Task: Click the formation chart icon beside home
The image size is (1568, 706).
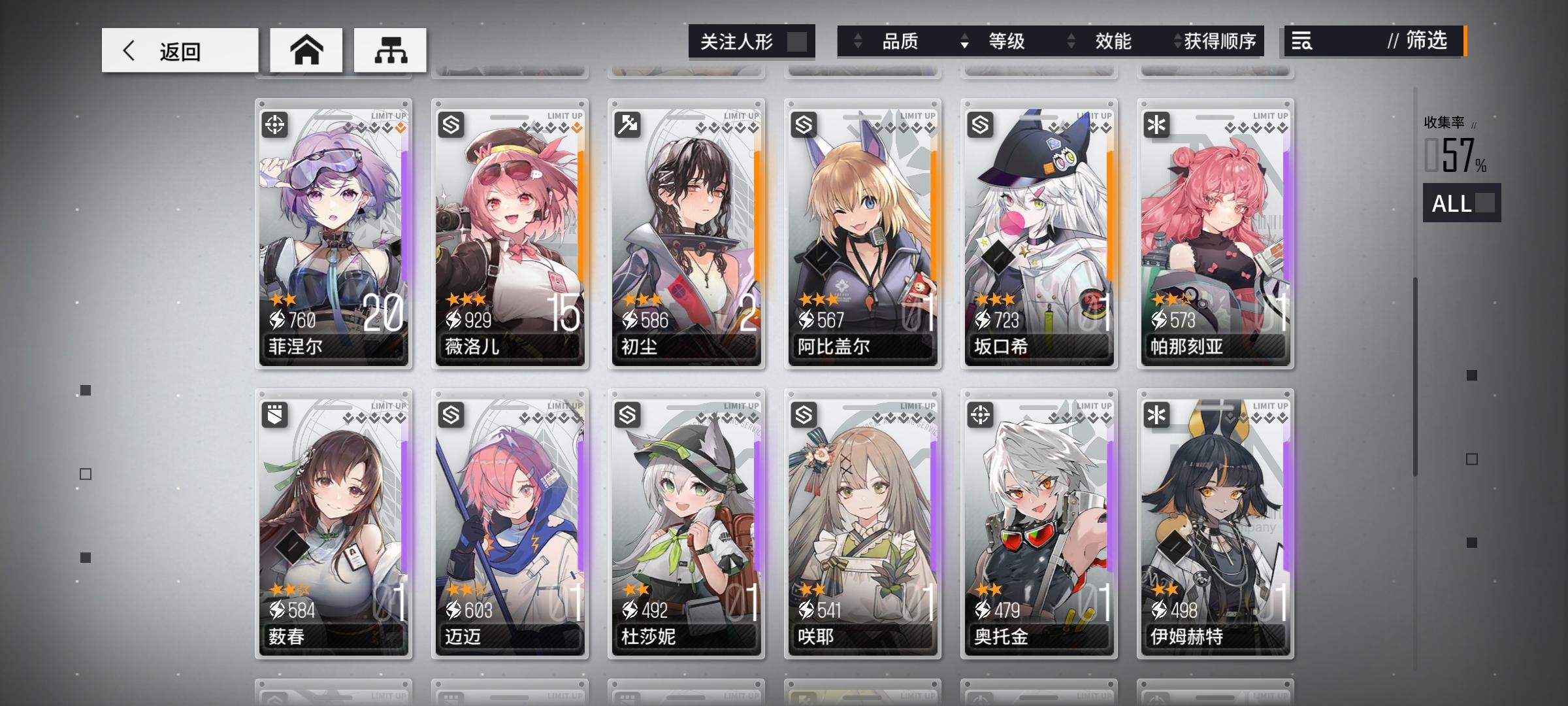Action: [389, 50]
